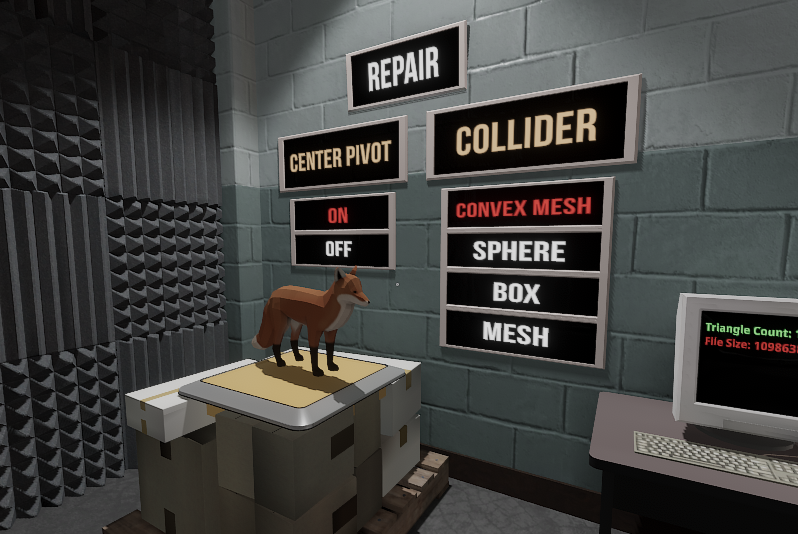Viewport: 798px width, 534px height.
Task: Click the REPAIR sign button
Action: pos(405,68)
